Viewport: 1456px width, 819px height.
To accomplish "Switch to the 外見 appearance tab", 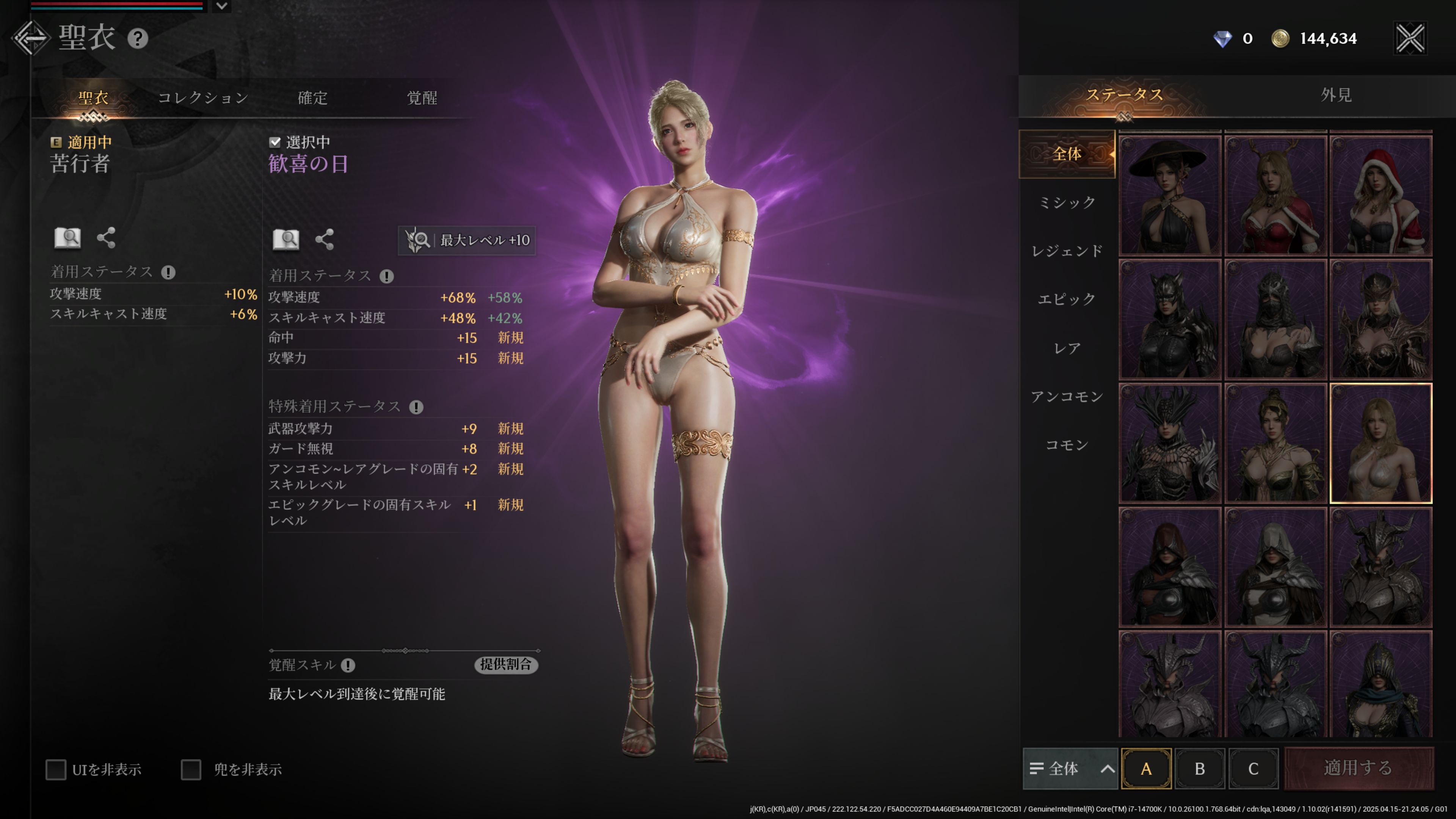I will [1336, 95].
